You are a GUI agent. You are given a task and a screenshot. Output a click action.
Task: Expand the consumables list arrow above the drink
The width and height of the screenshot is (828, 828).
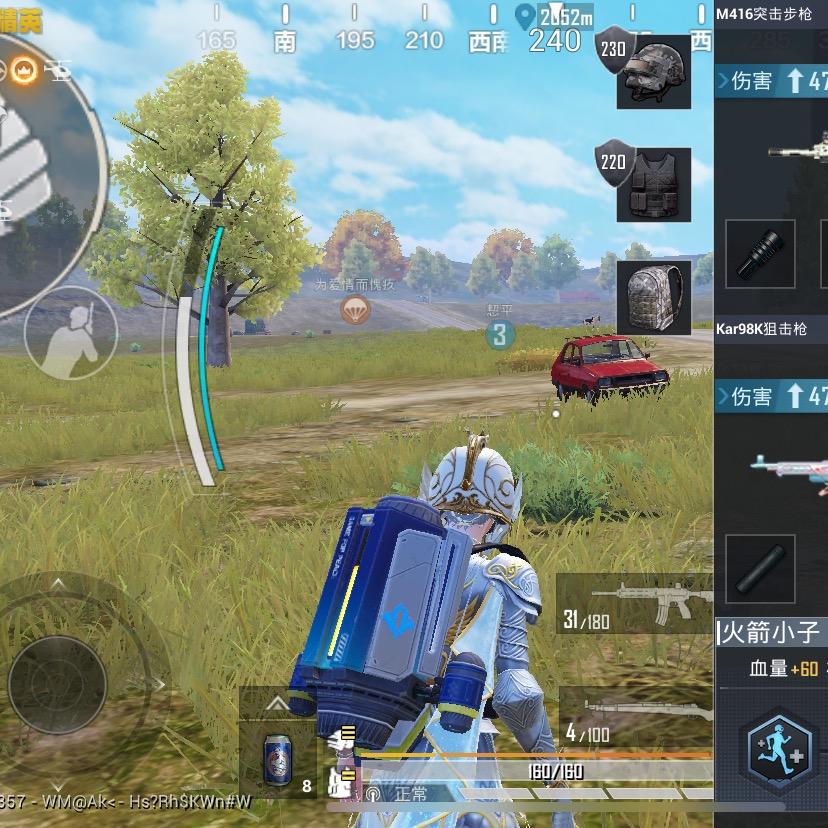point(277,704)
